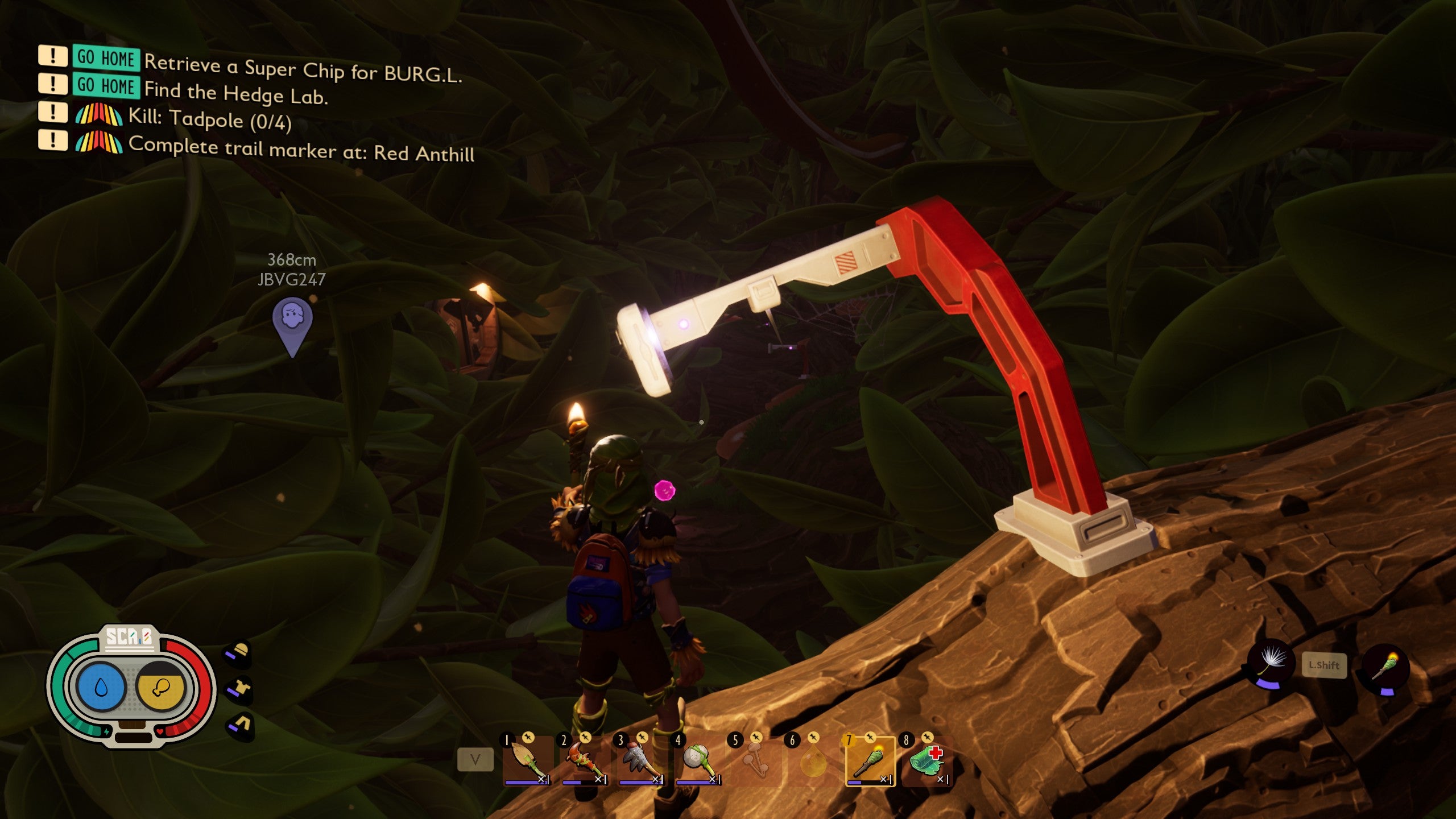Image resolution: width=1456 pixels, height=819 pixels.
Task: Click the blue water droplet thirst gauge
Action: (101, 688)
